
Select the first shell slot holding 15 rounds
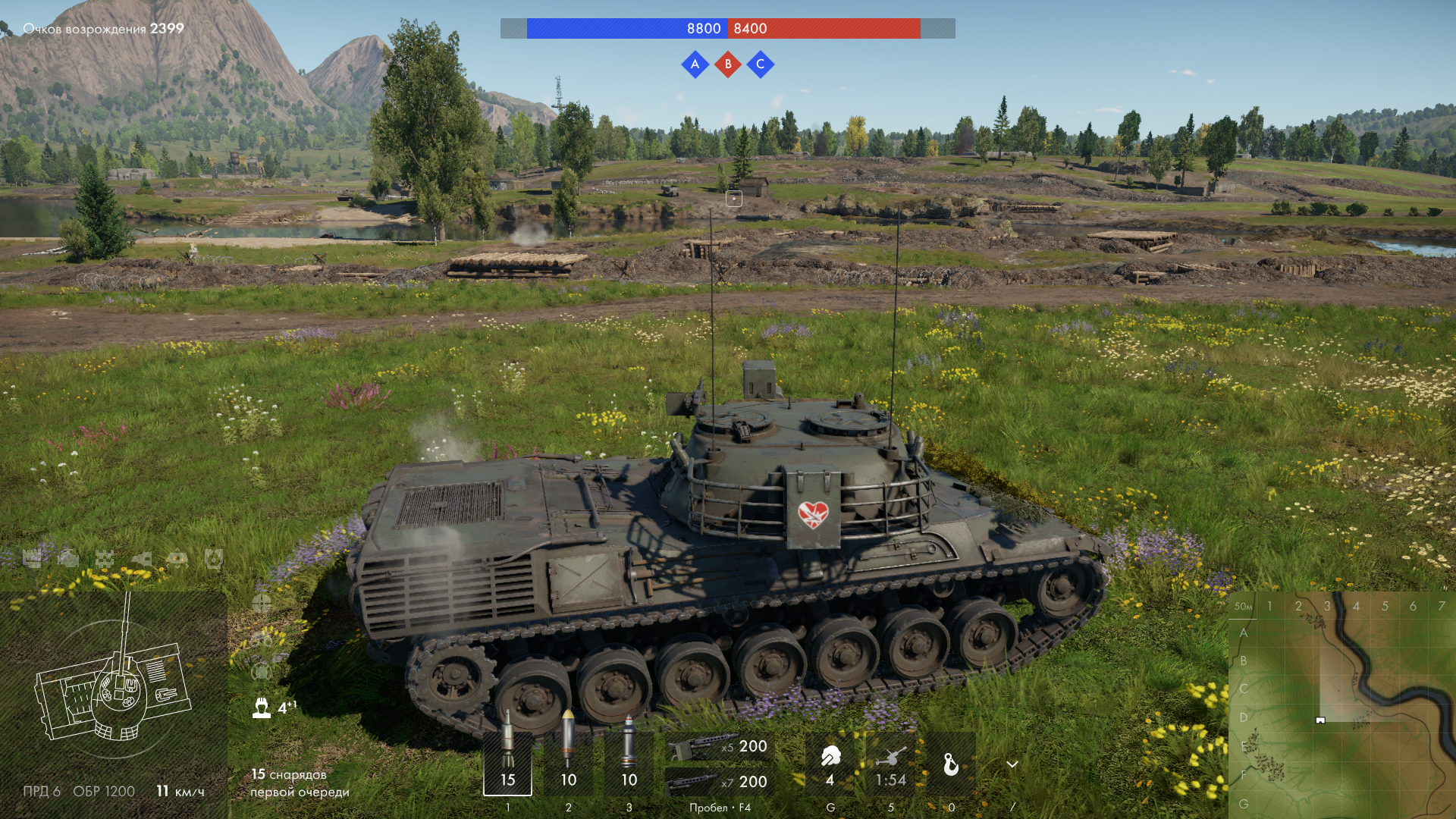point(507,762)
